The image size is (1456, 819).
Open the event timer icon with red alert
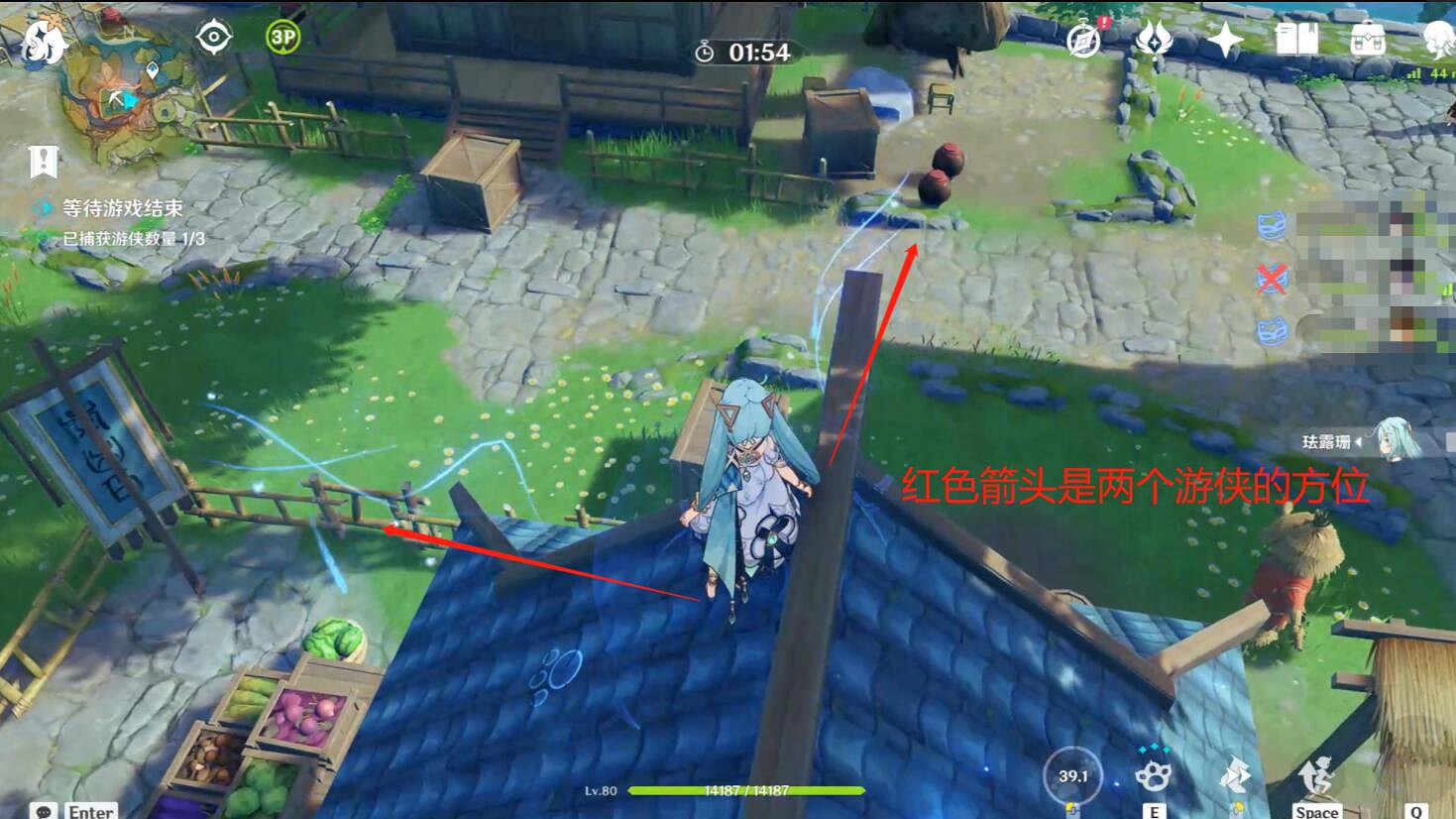pyautogui.click(x=1082, y=41)
